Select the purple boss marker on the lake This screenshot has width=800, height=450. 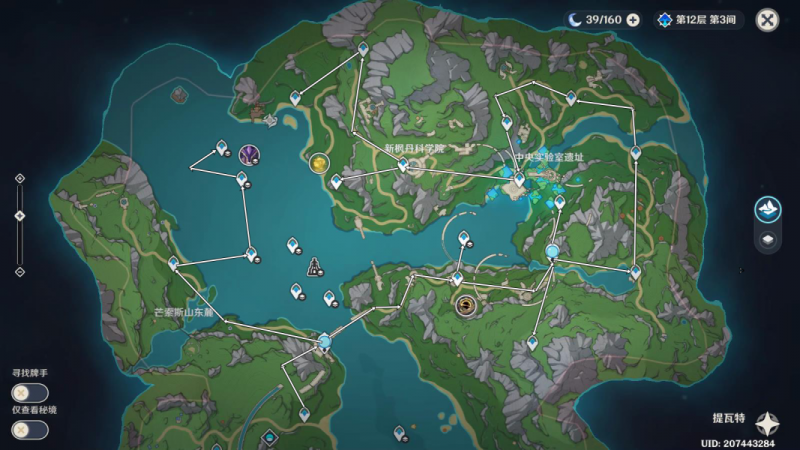(249, 153)
